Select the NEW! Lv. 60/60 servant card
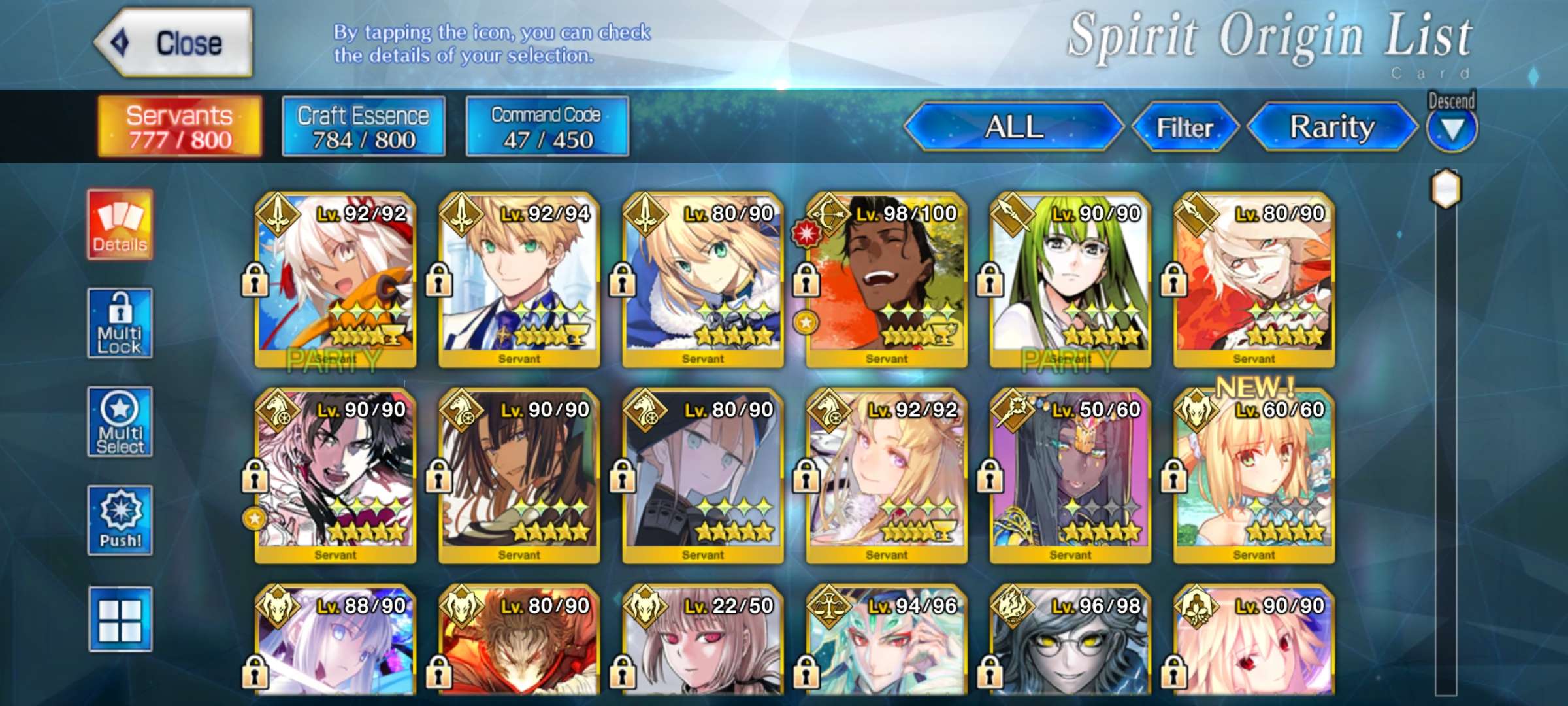This screenshot has width=1568, height=706. click(1254, 475)
